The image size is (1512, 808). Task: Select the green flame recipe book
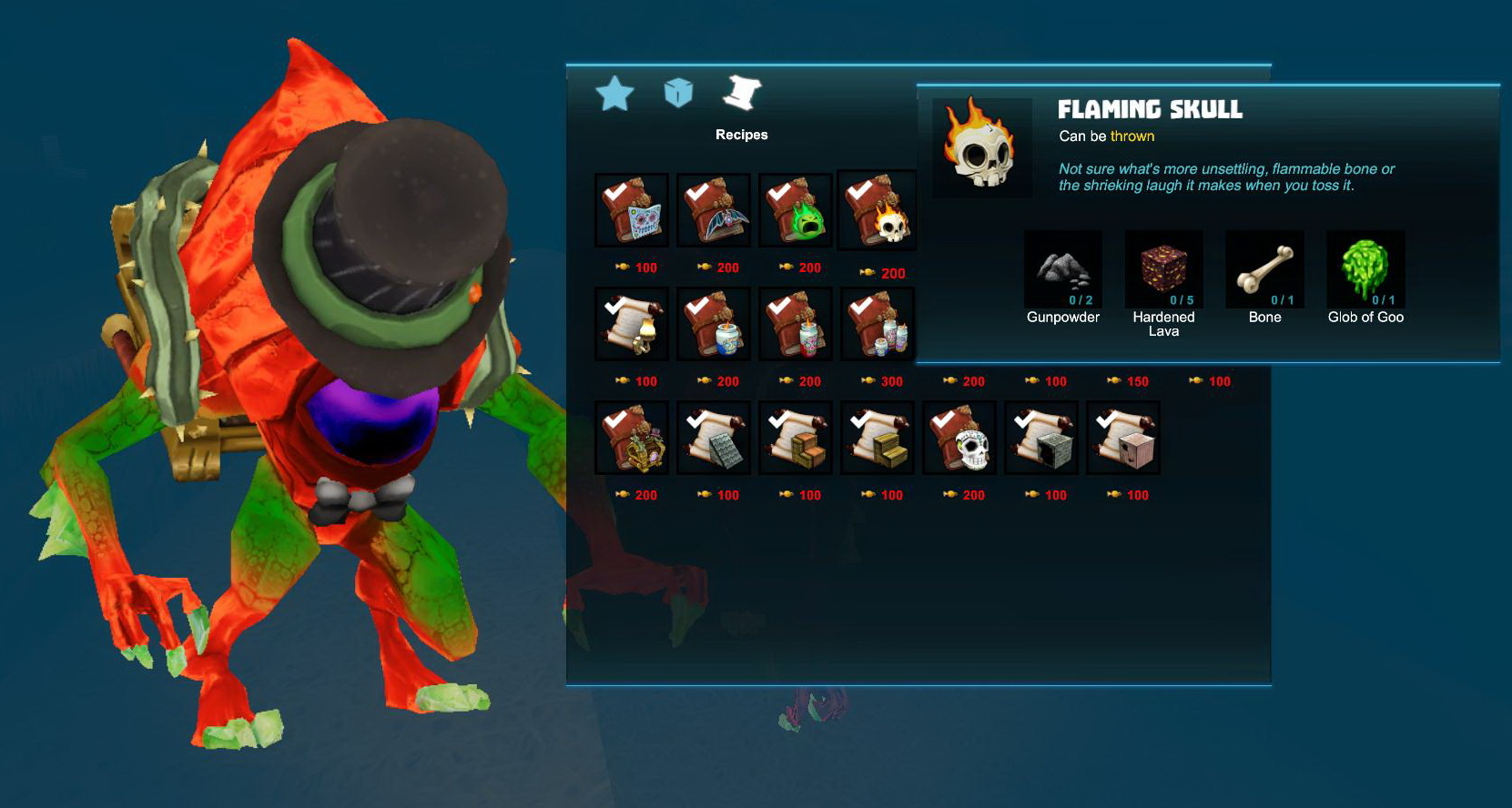[x=795, y=211]
